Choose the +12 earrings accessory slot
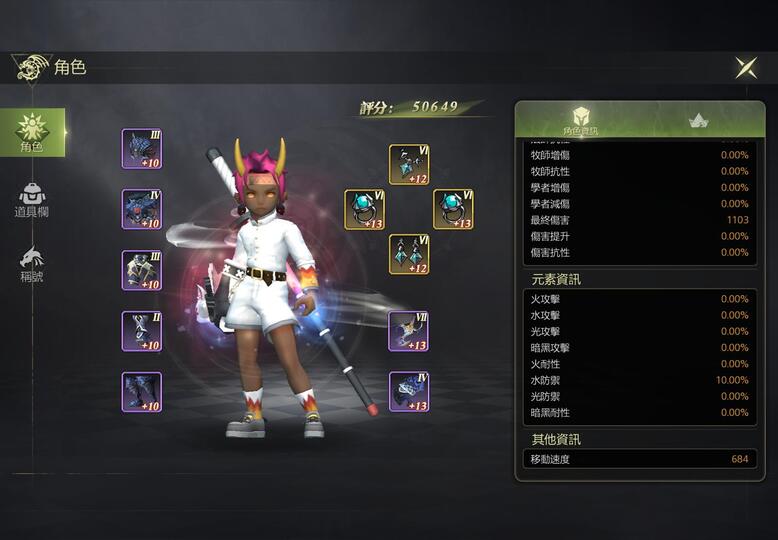The height and width of the screenshot is (540, 778). coord(409,255)
